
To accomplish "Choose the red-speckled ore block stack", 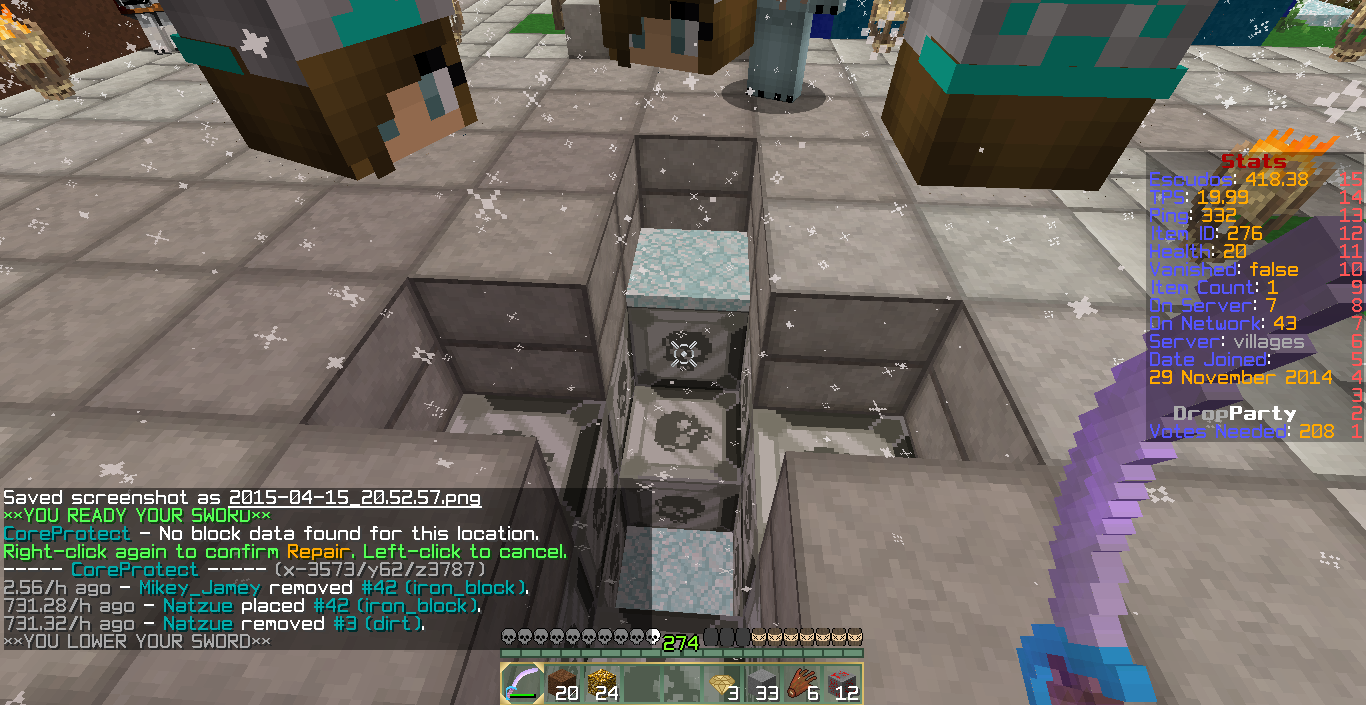I will (x=842, y=685).
